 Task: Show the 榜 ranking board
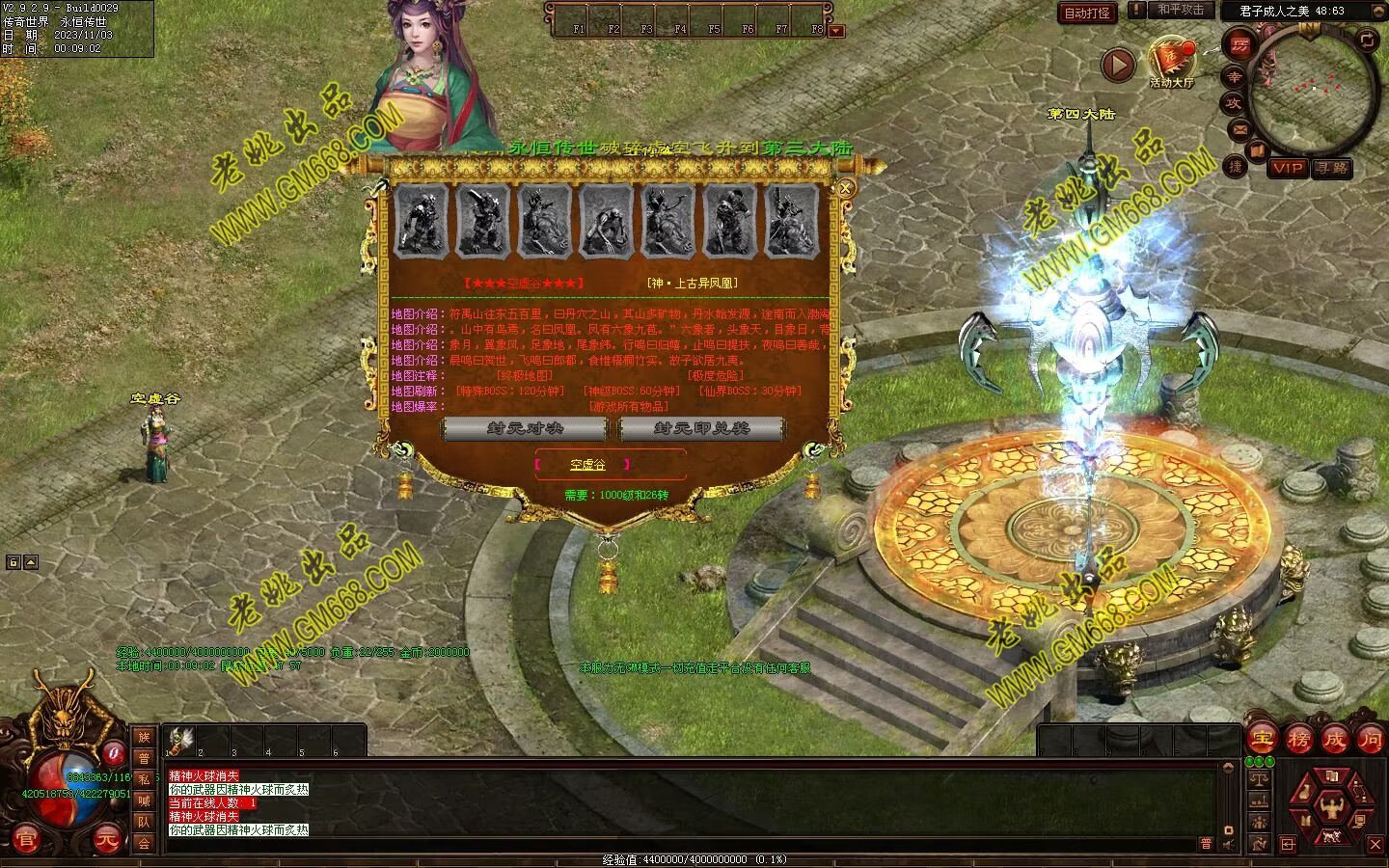pos(1297,740)
